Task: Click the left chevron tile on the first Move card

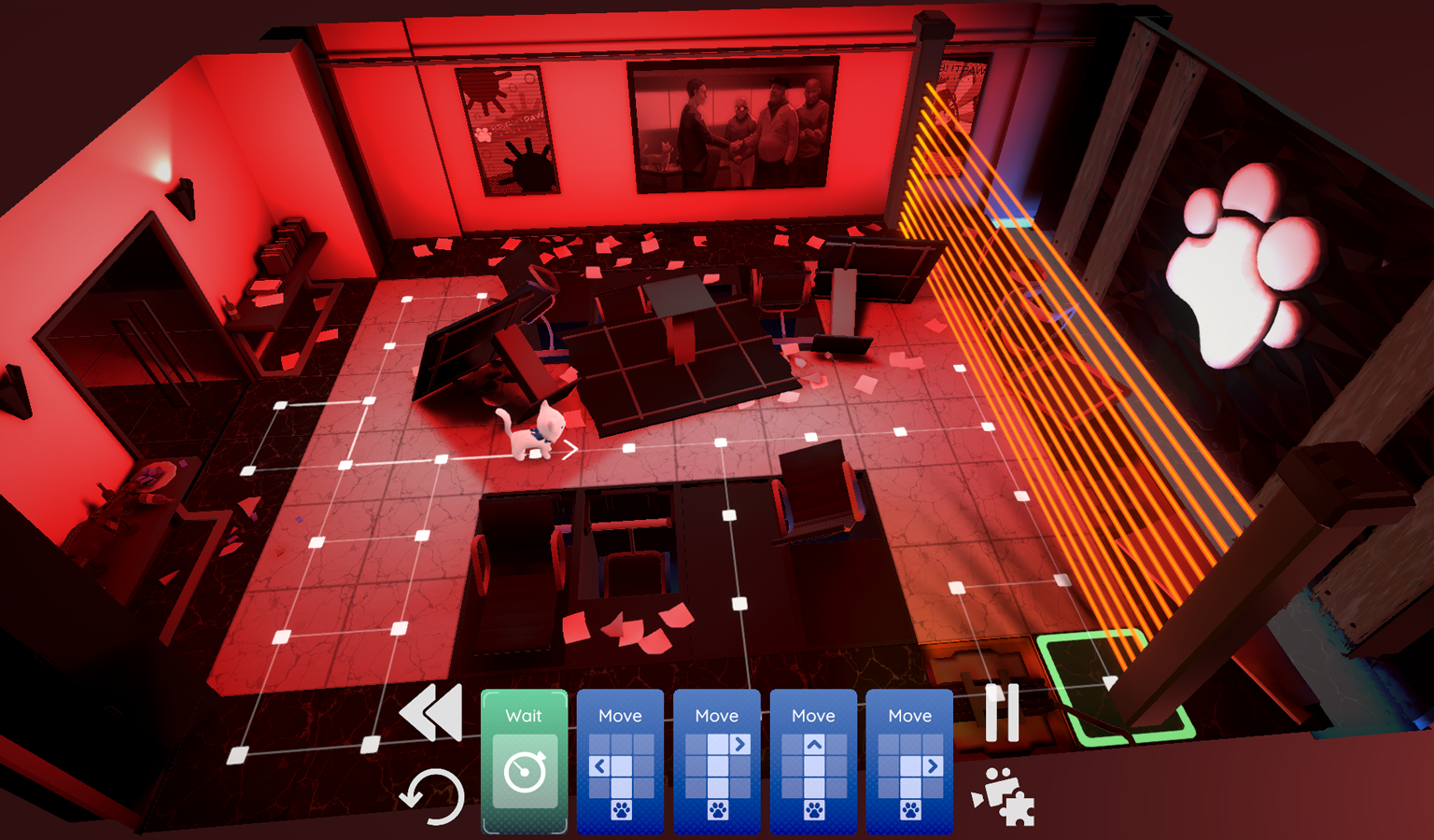Action: (x=598, y=765)
